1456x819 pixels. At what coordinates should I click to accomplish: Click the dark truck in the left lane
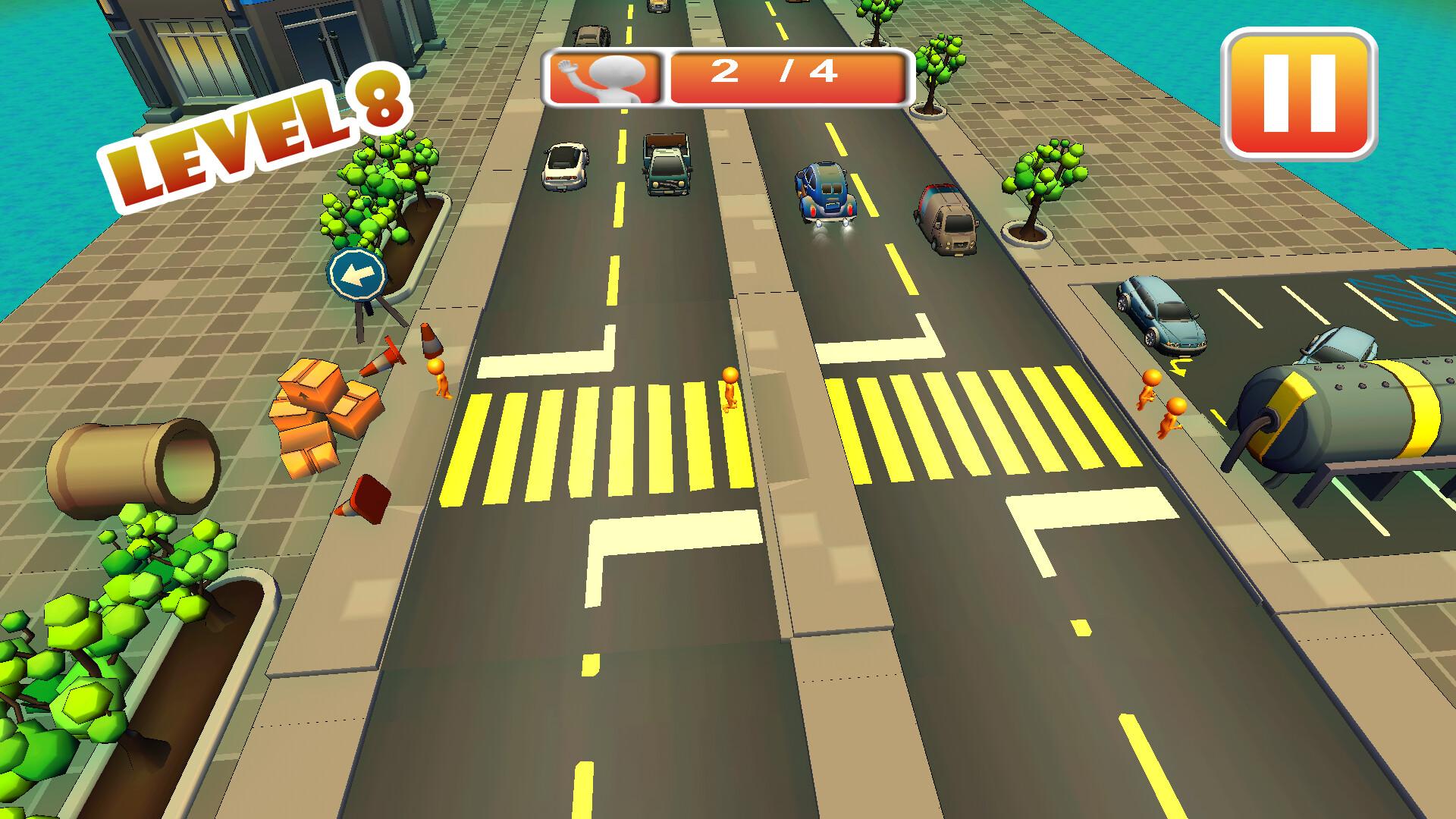[665, 163]
